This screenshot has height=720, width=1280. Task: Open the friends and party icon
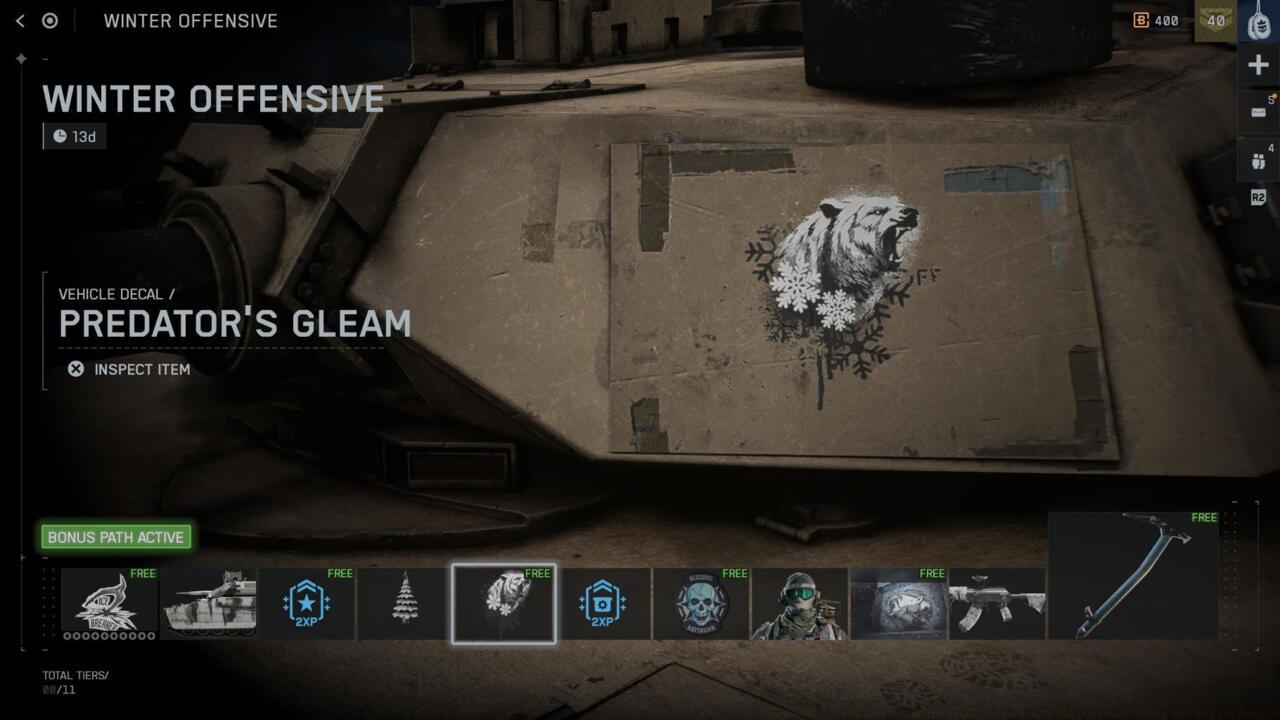[x=1258, y=159]
